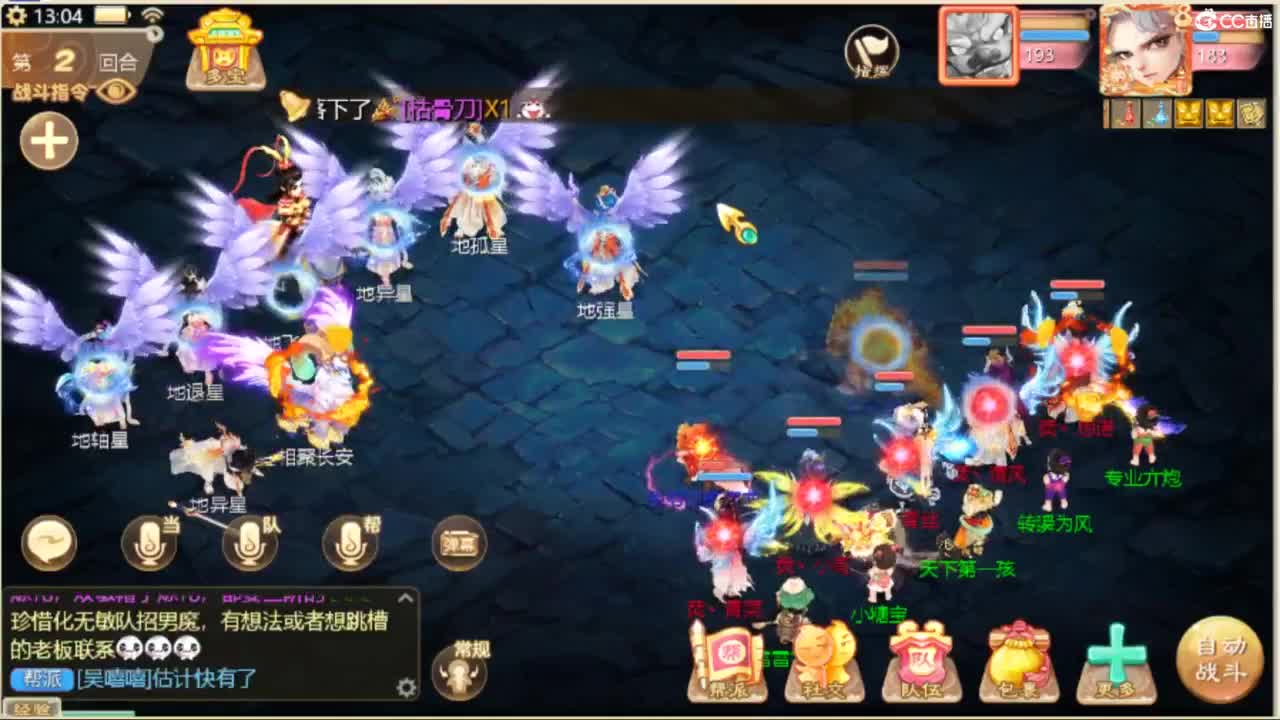Click the white surrender flag icon

click(x=870, y=47)
